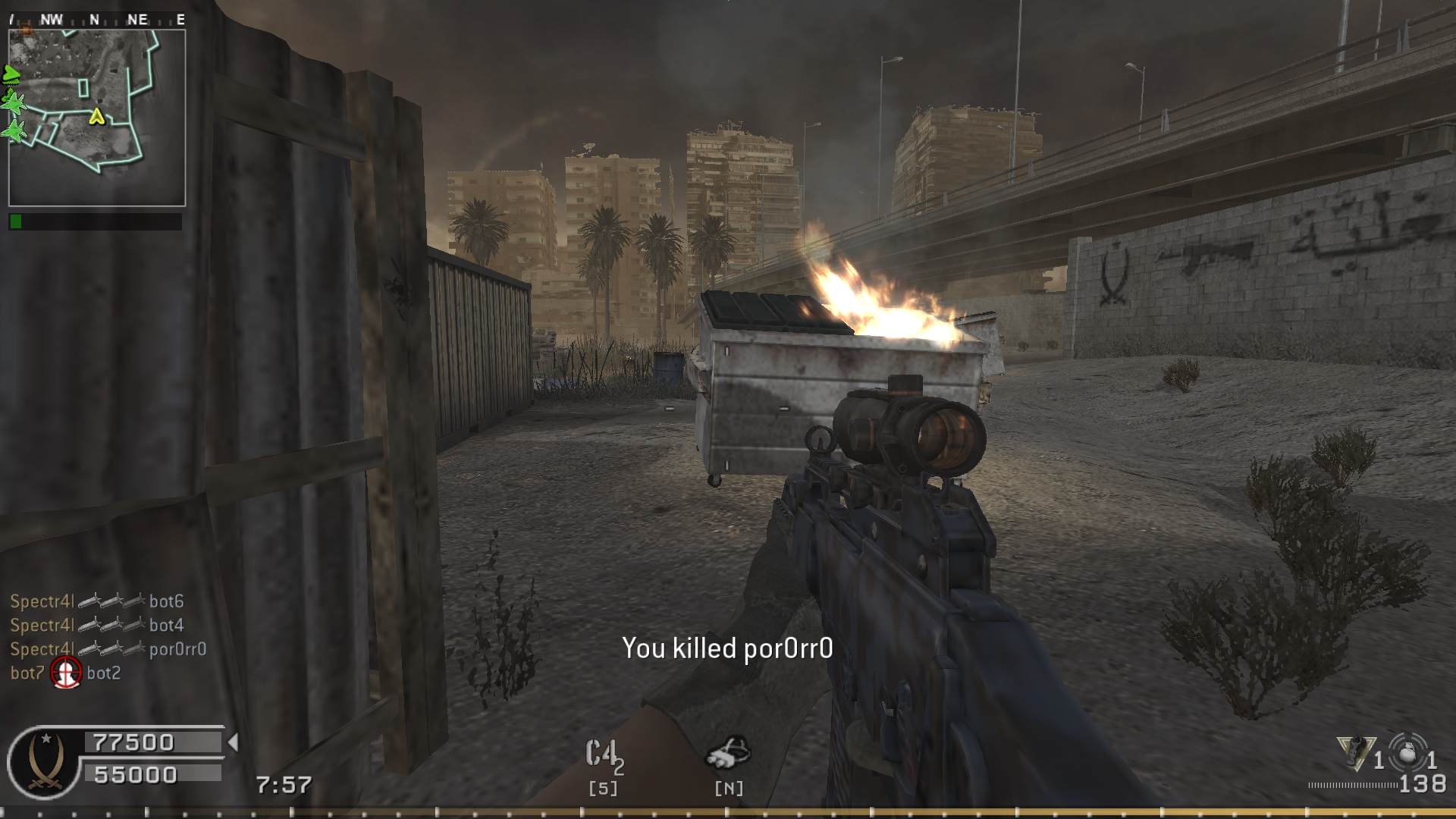Select the C4 explosive icon
This screenshot has width=1456, height=819.
click(603, 755)
